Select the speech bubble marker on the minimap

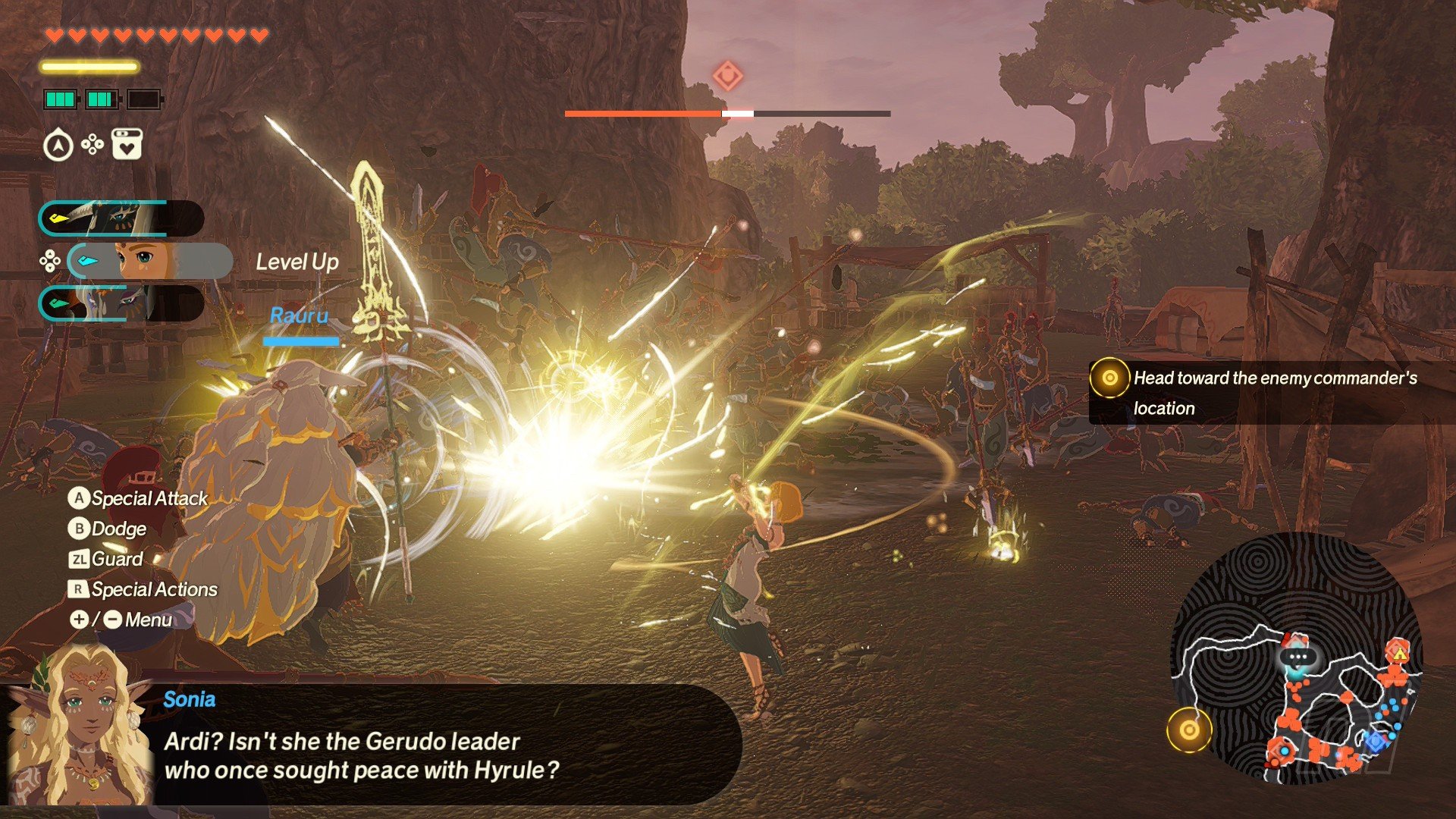pos(1298,657)
